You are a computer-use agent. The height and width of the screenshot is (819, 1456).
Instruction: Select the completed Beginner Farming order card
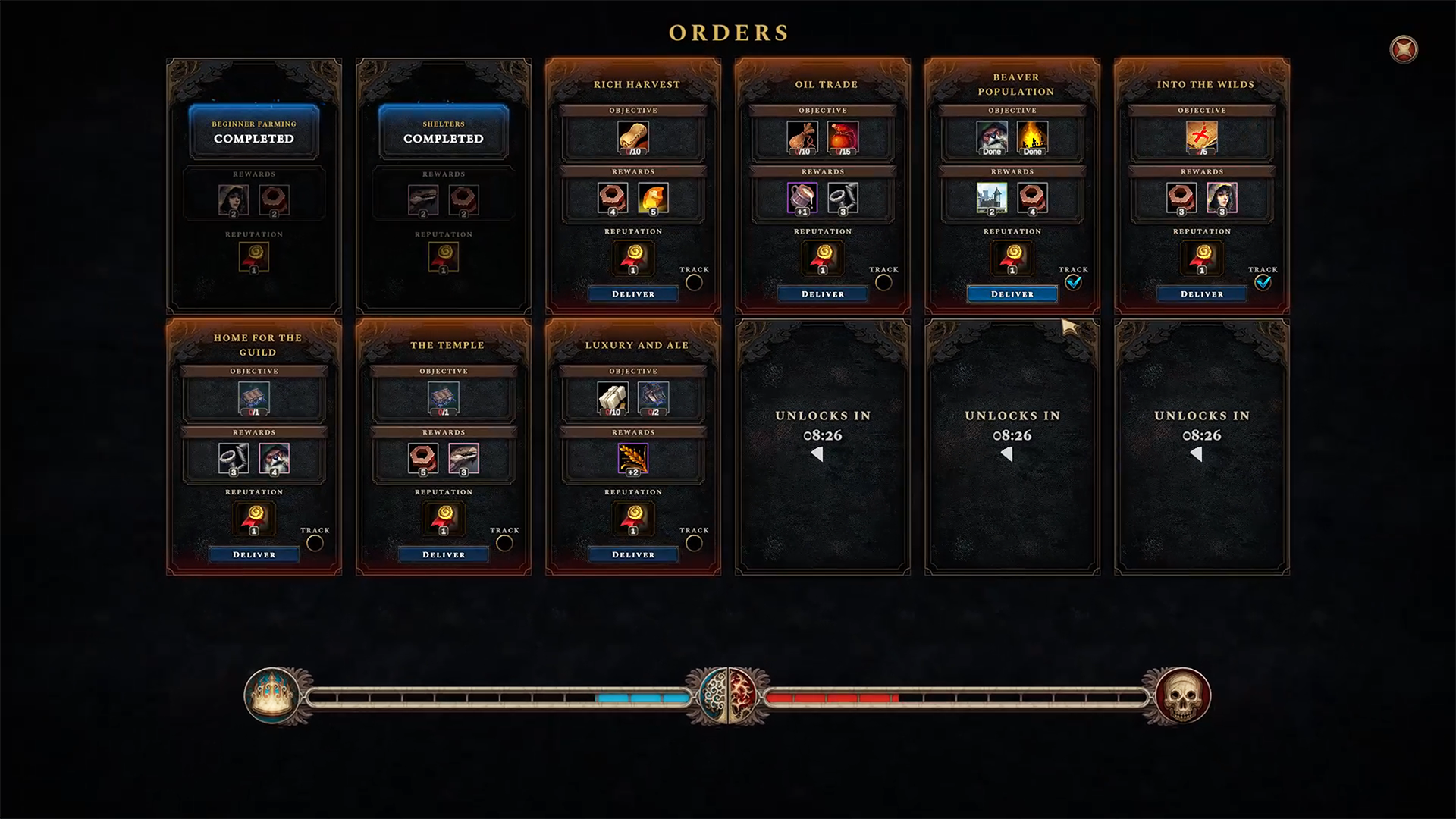click(x=254, y=132)
